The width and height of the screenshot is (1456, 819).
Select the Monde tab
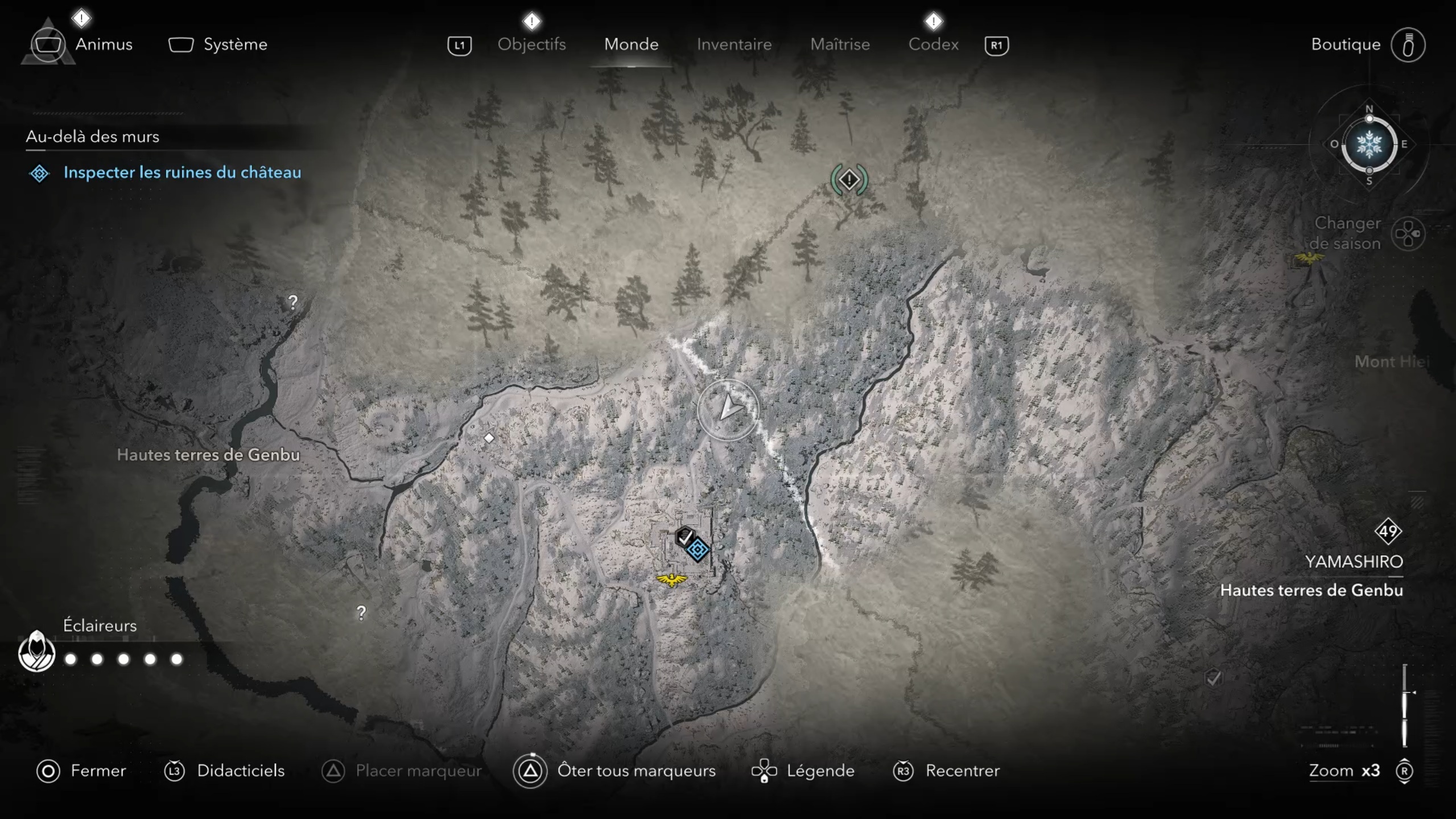pos(631,44)
